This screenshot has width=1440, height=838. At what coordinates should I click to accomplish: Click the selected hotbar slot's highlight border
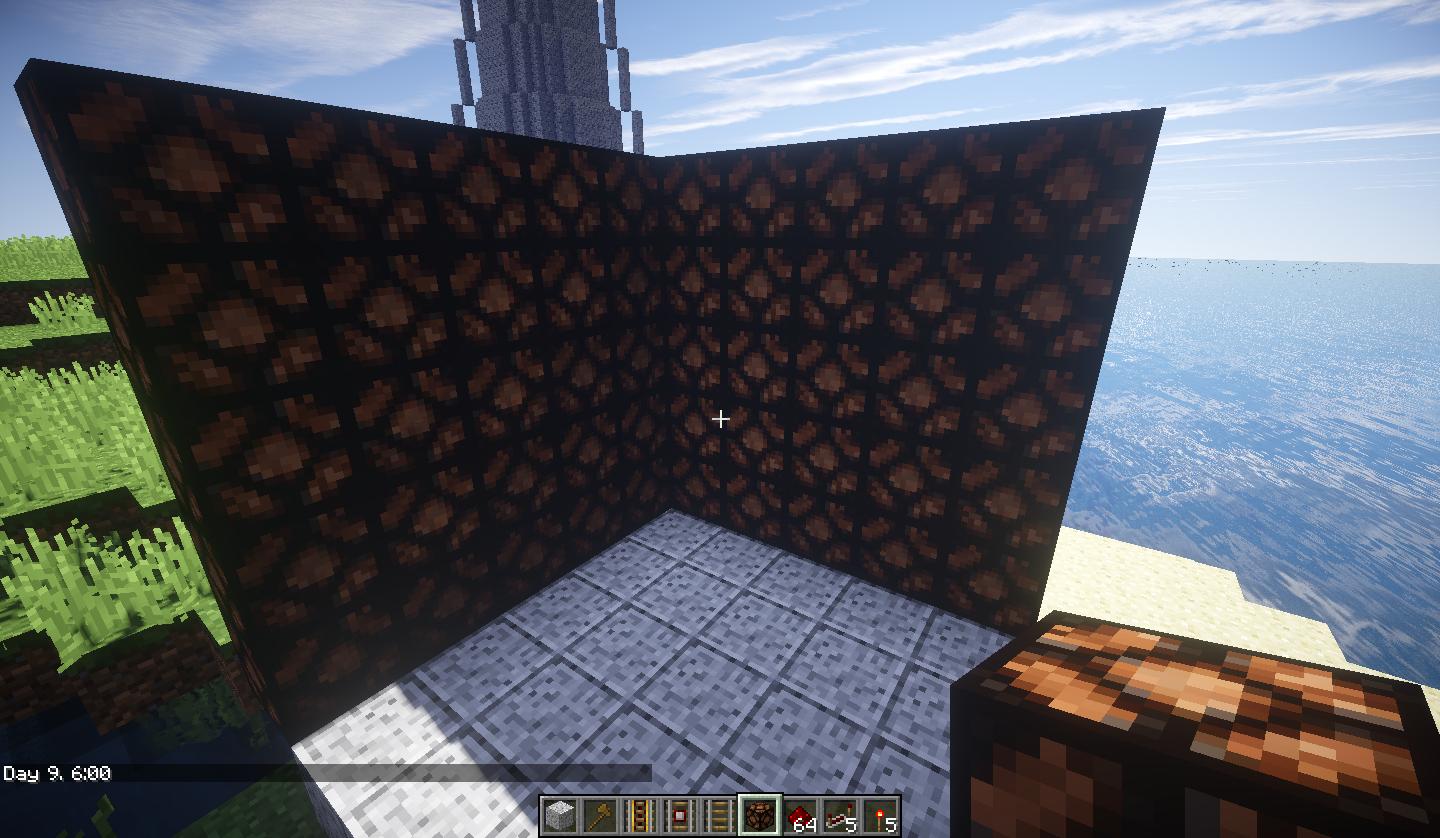760,795
